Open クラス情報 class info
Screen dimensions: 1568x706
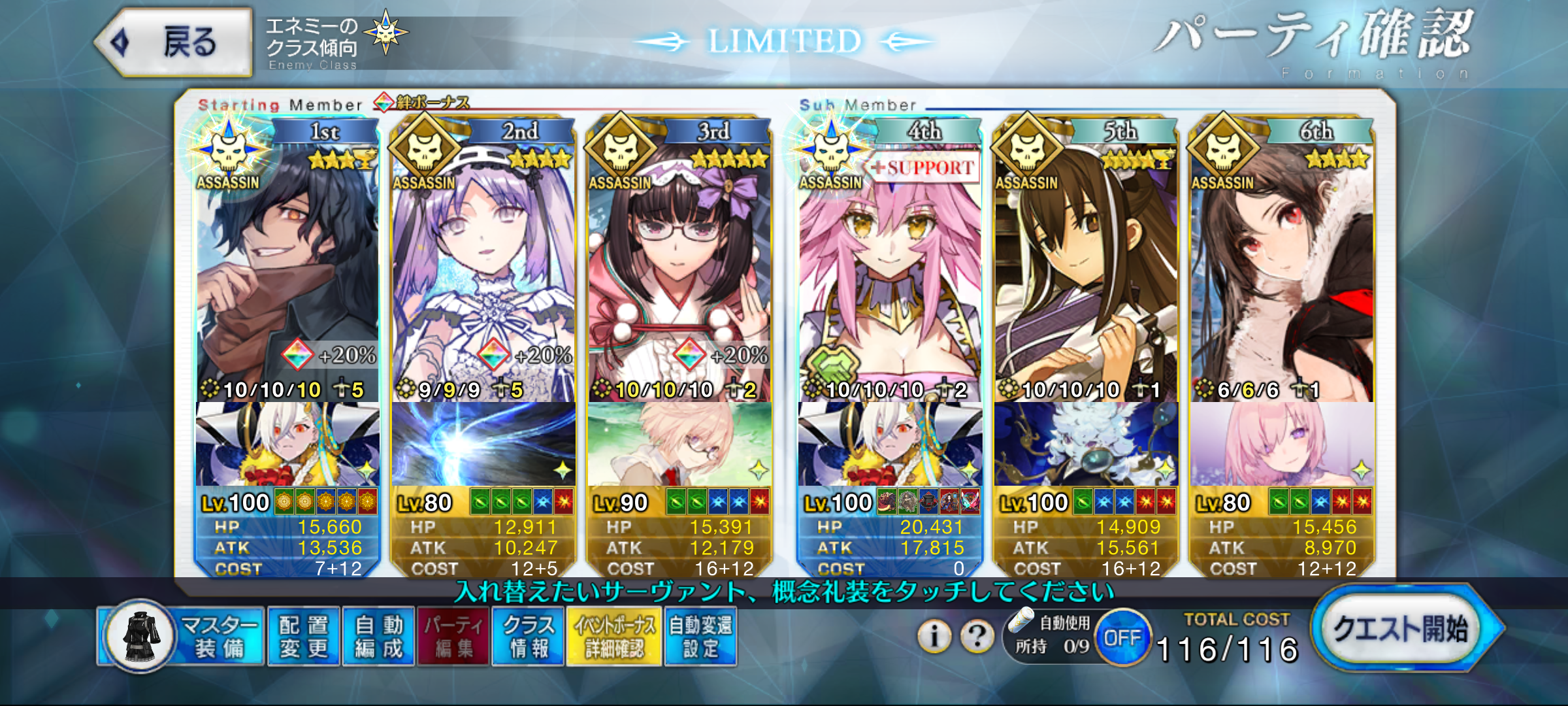(x=529, y=637)
